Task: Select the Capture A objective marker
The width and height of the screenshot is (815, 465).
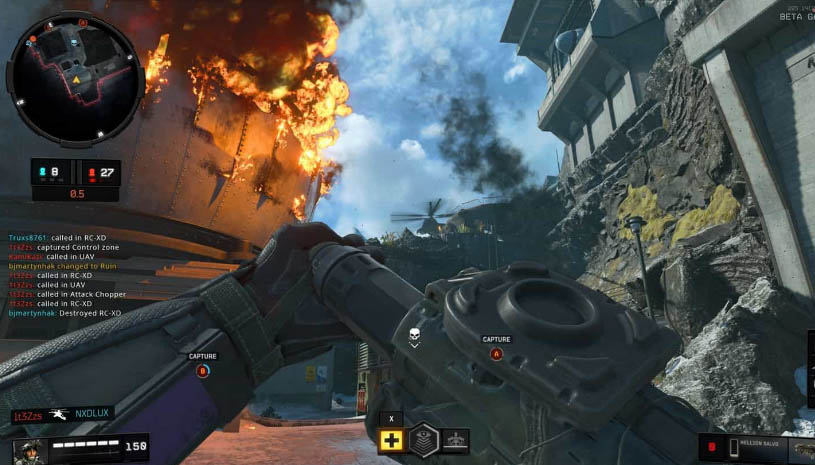Action: [496, 353]
